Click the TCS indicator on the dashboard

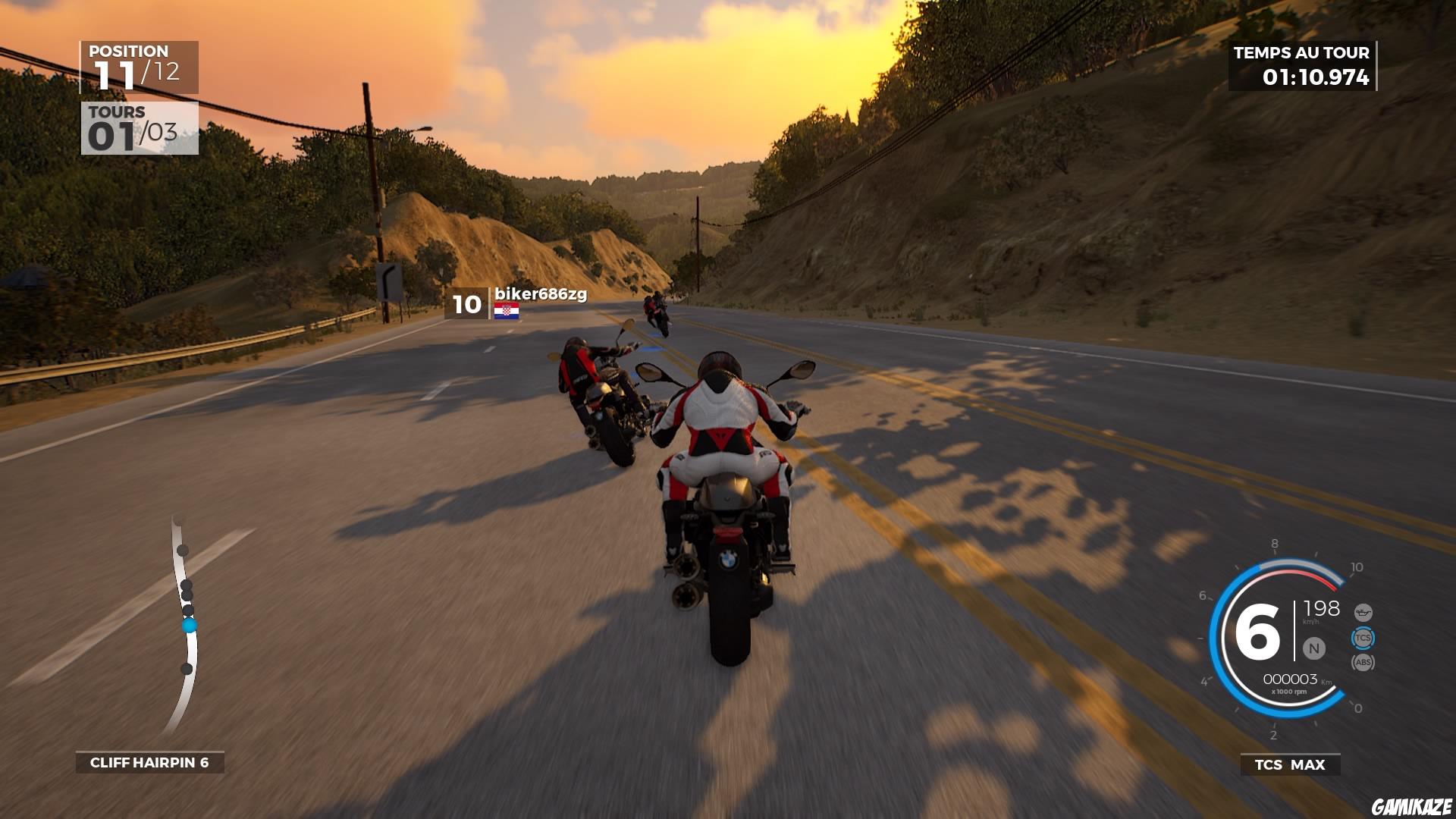click(x=1363, y=638)
